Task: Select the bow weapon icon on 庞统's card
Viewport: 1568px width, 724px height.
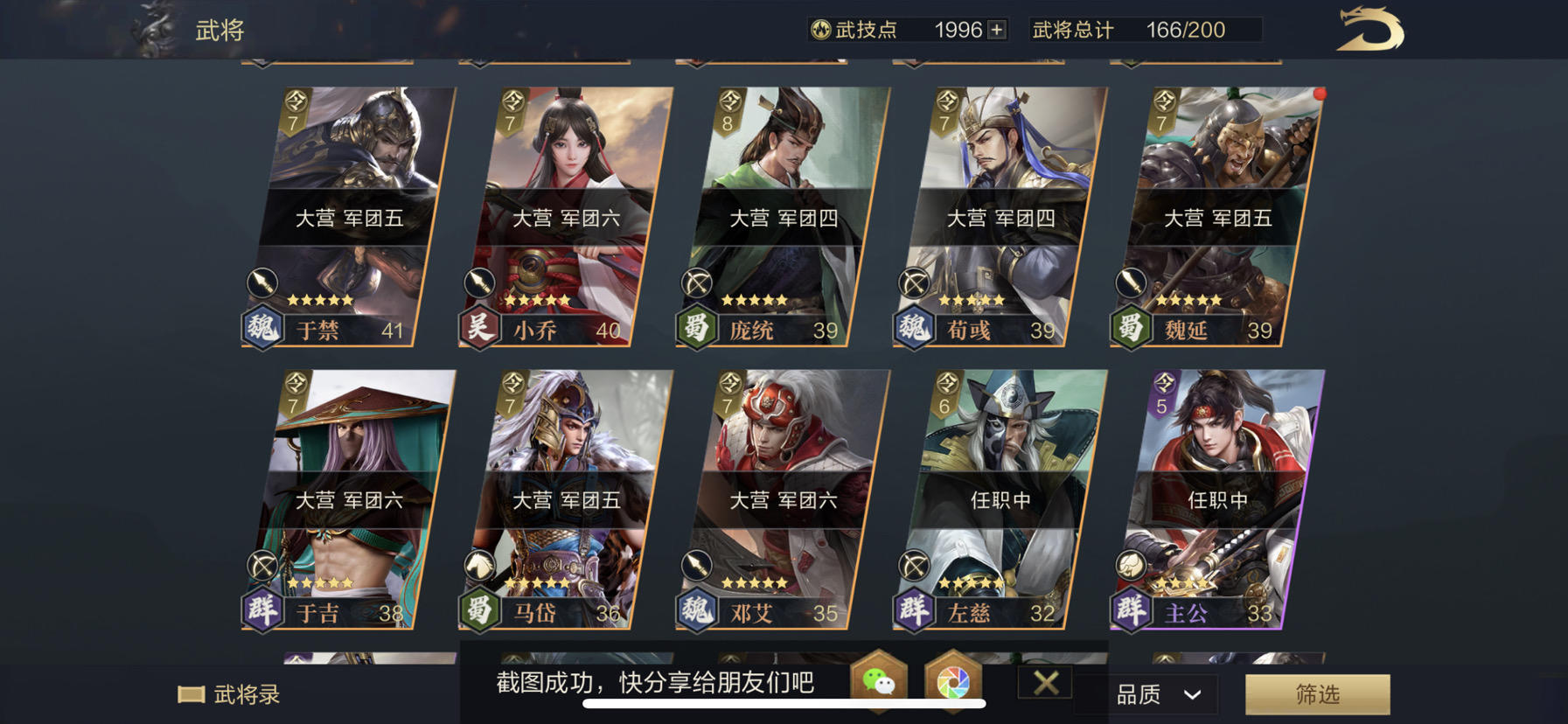Action: click(695, 282)
